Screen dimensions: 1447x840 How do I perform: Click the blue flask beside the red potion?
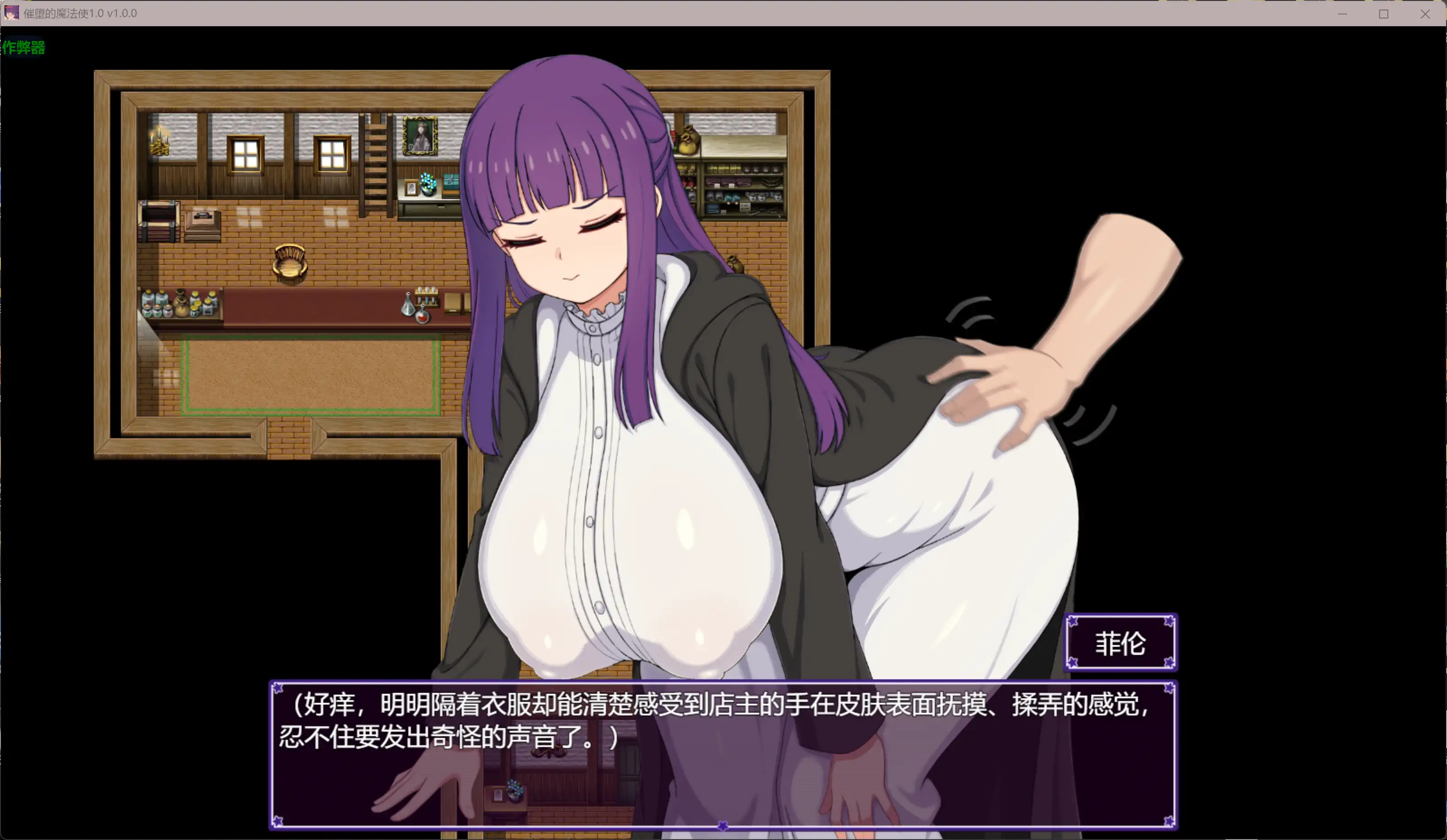coord(408,306)
